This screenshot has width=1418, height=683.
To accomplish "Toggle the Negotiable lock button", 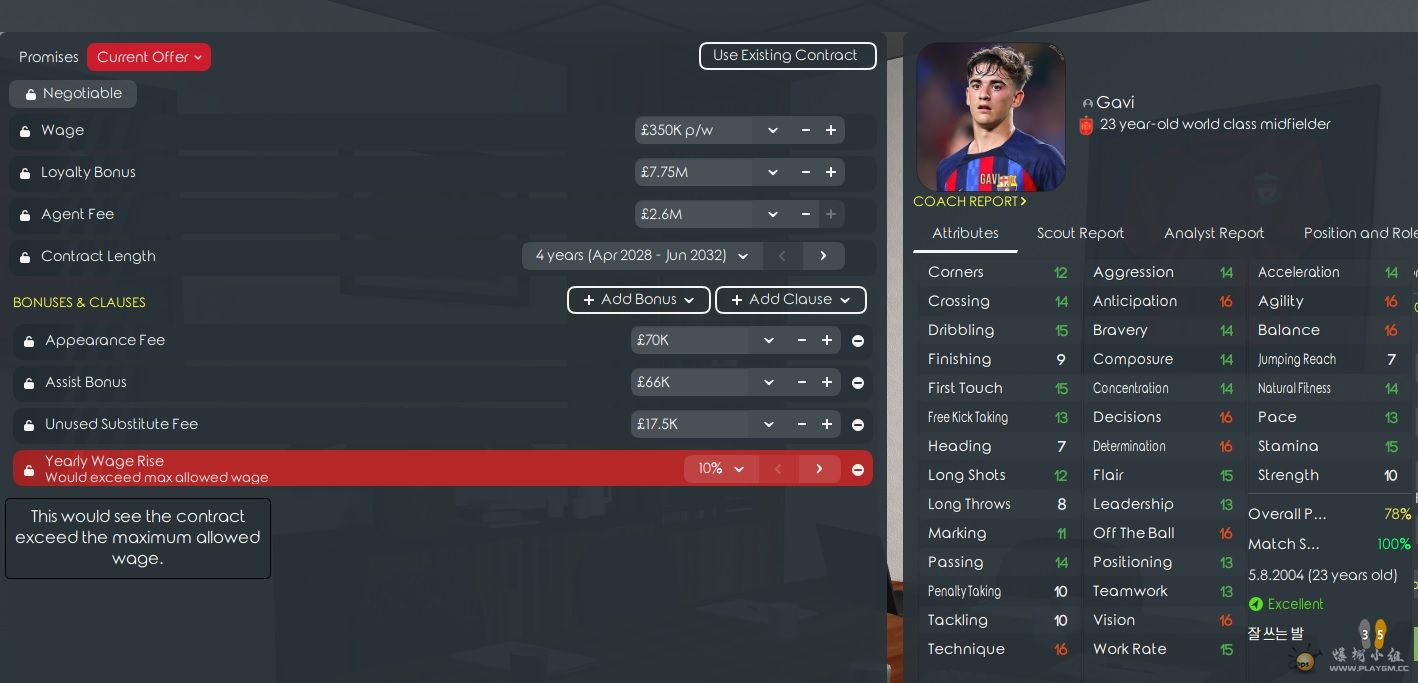I will 73,94.
